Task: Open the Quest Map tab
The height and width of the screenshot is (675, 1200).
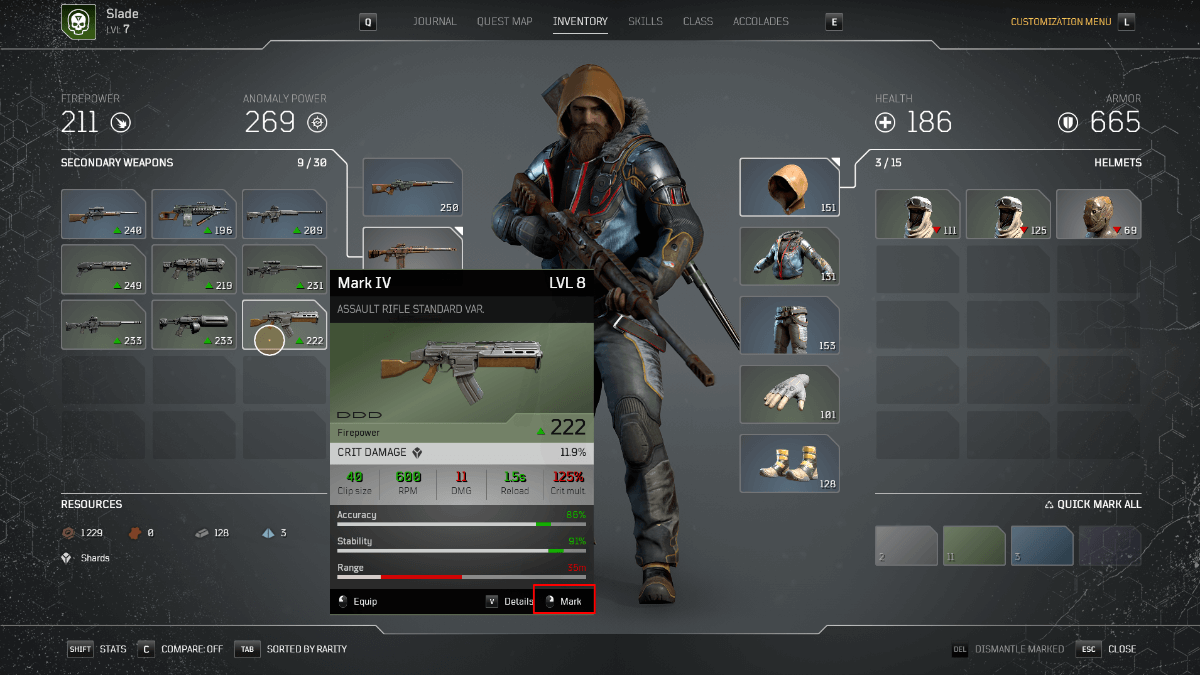Action: pos(504,21)
